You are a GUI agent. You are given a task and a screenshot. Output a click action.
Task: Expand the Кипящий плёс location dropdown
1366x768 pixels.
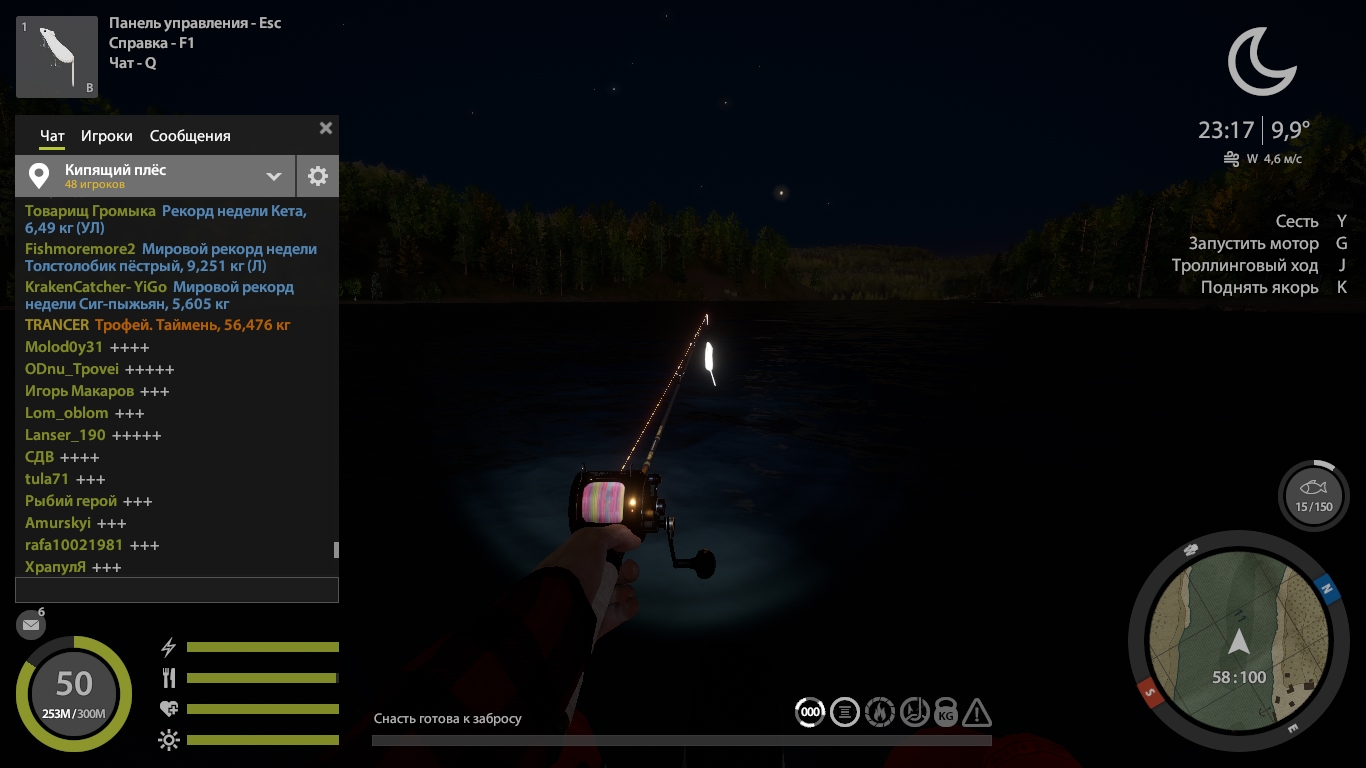tap(273, 176)
